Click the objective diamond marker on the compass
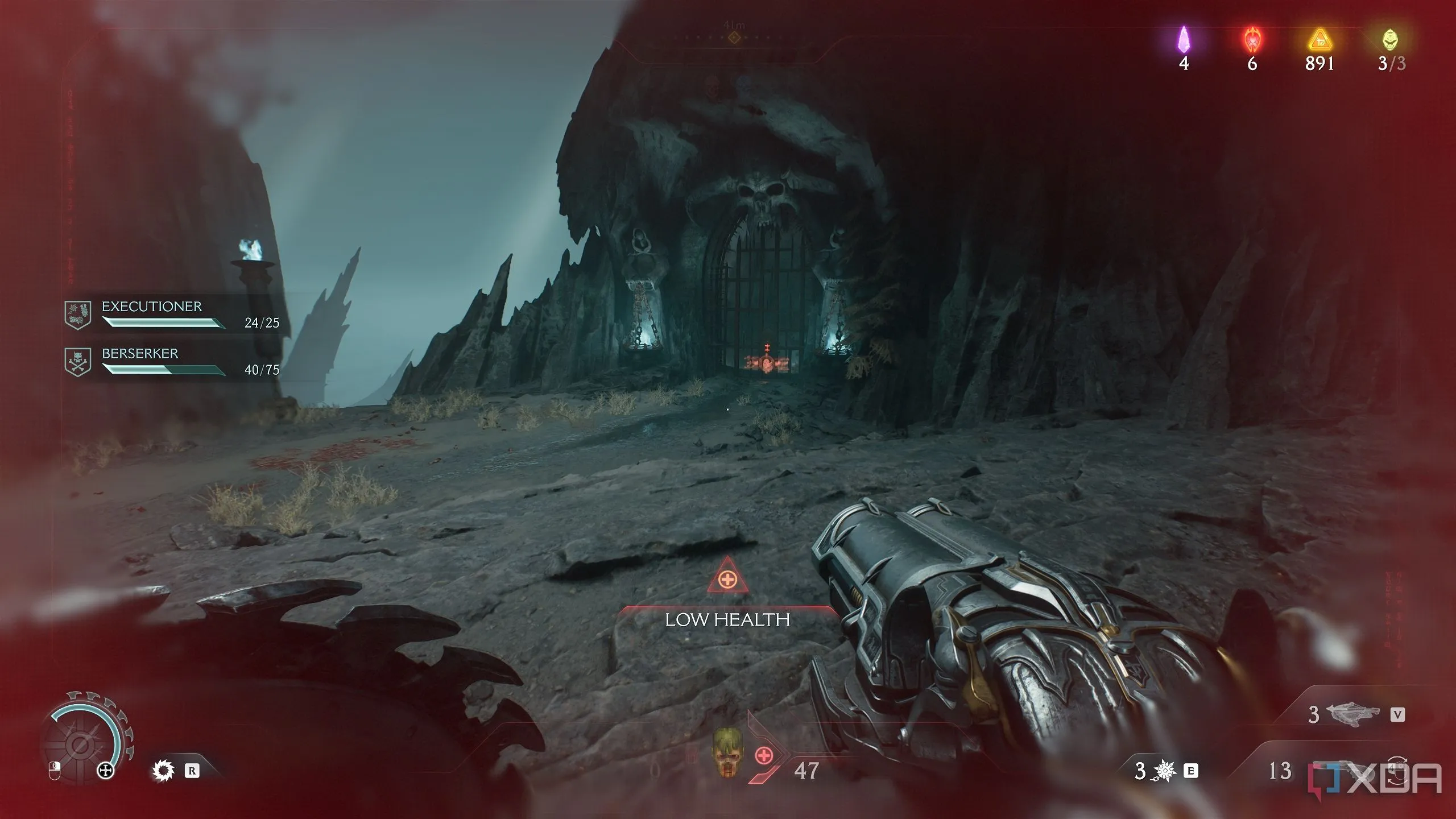 [x=734, y=38]
